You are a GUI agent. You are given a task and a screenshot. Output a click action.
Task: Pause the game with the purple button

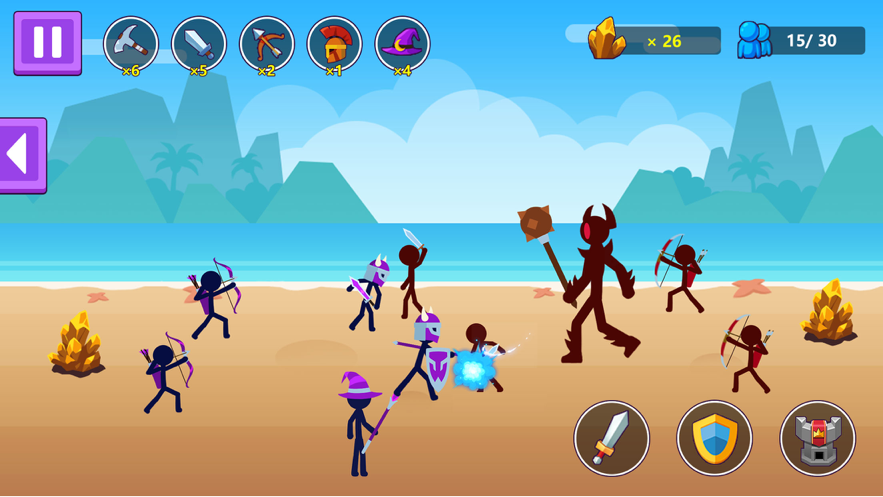47,43
